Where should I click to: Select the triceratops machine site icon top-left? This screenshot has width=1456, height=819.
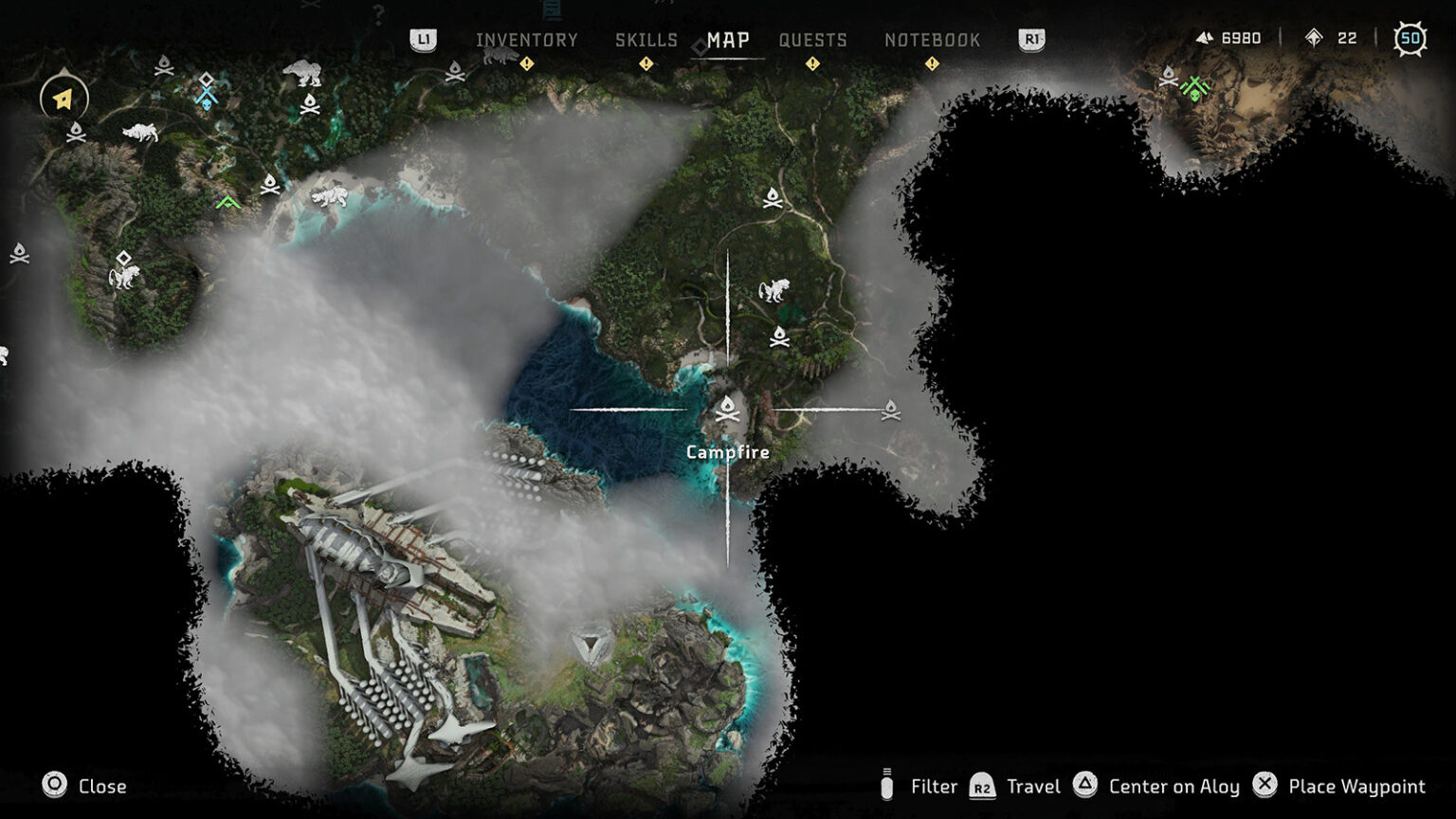click(x=140, y=133)
